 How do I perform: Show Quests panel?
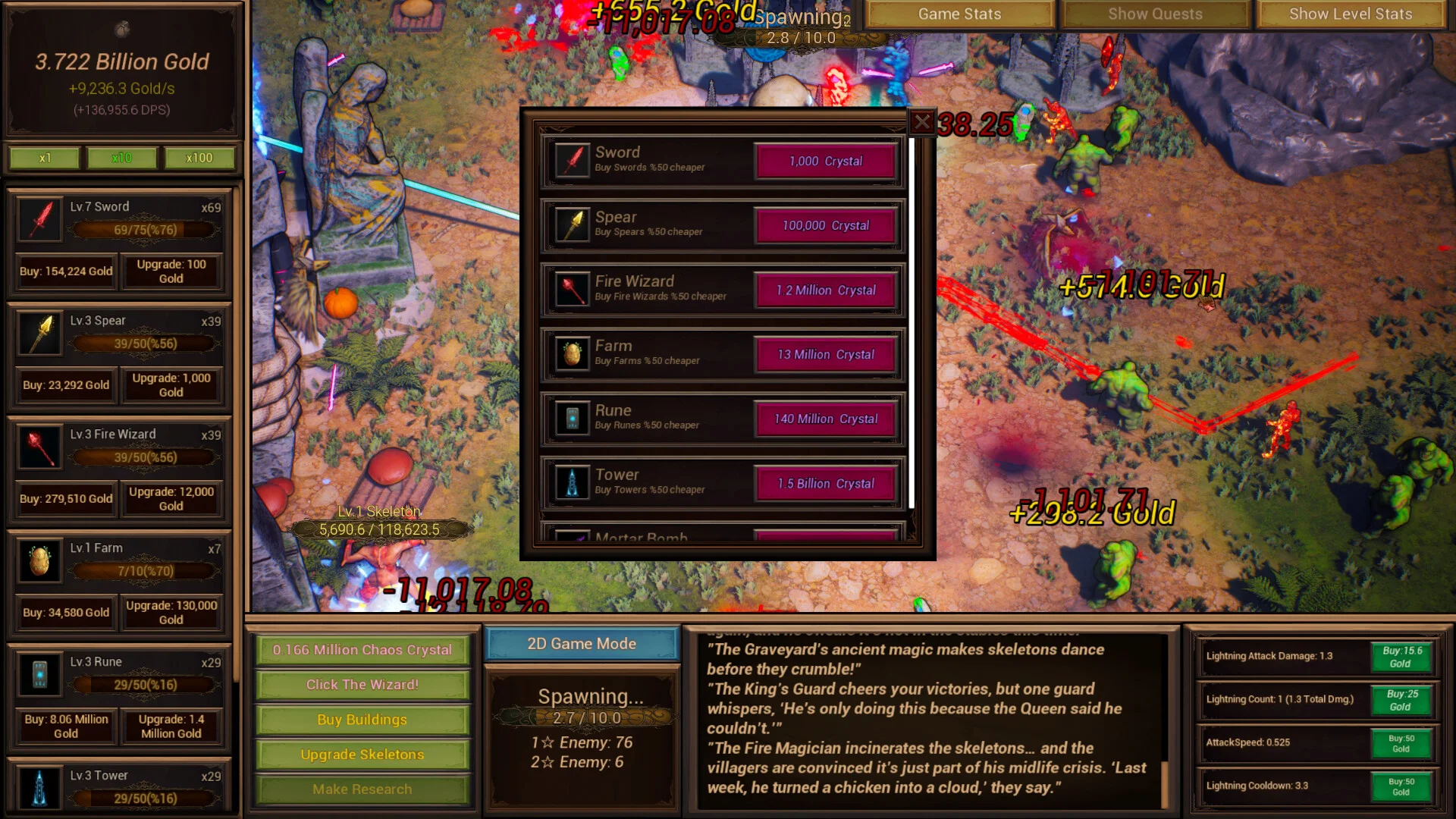tap(1154, 14)
